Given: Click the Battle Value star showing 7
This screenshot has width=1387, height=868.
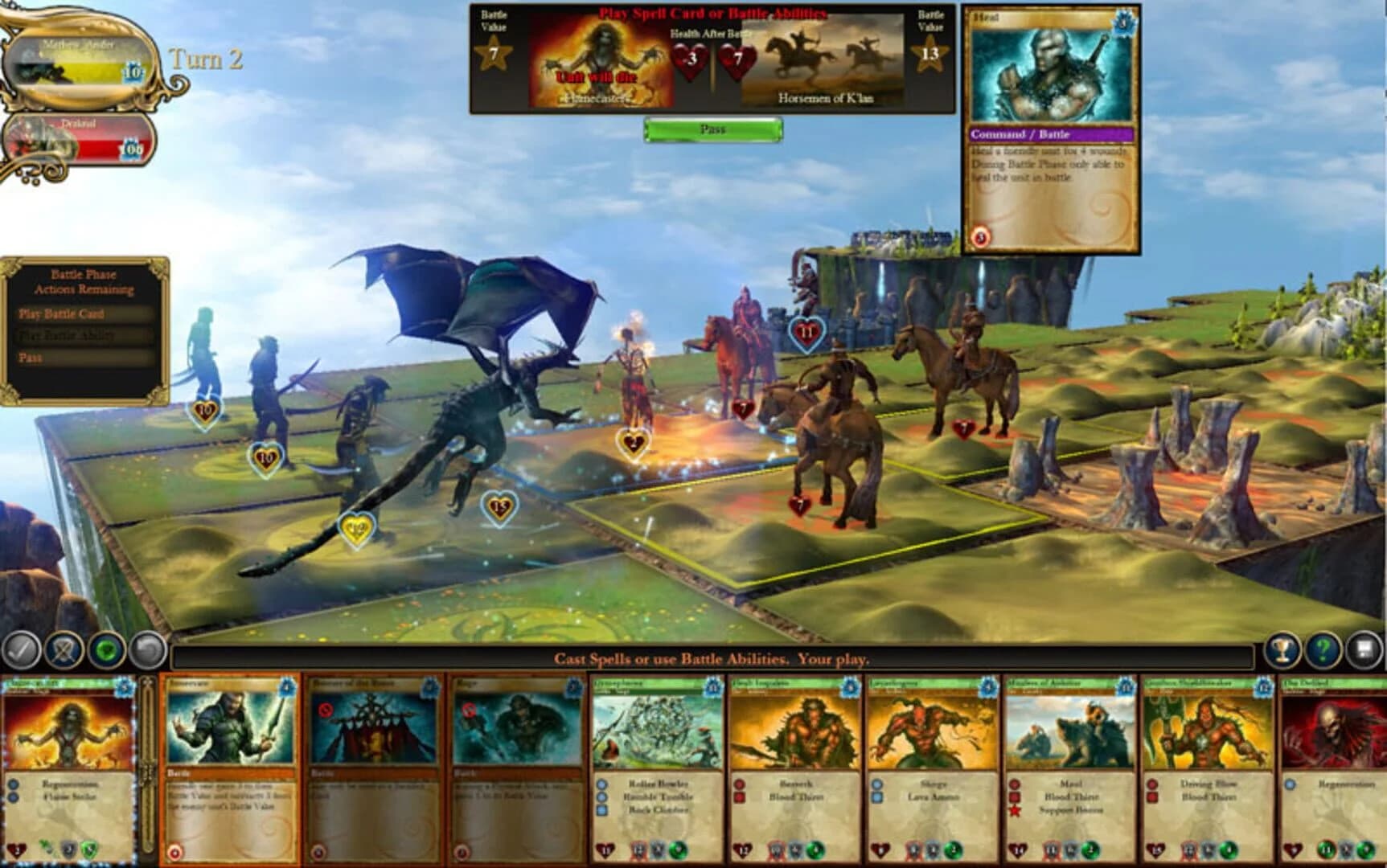Looking at the screenshot, I should click(496, 51).
